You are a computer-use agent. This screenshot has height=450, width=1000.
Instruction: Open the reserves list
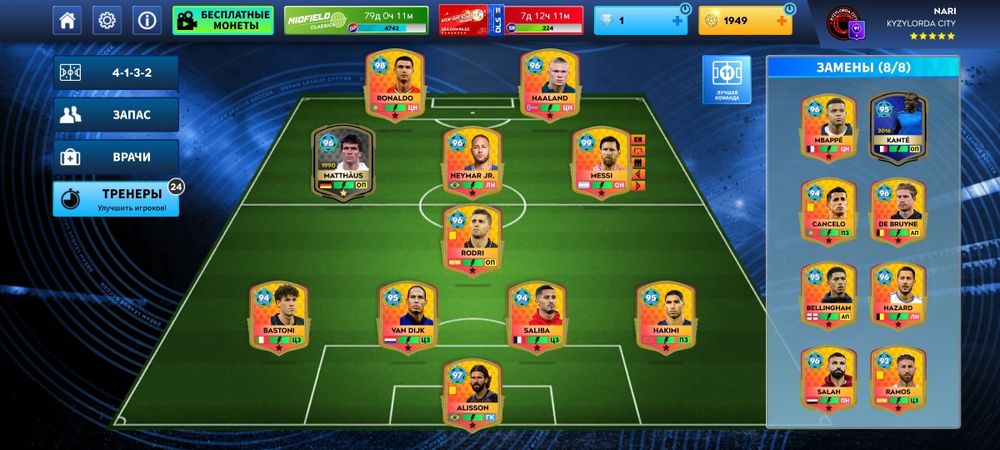116,115
